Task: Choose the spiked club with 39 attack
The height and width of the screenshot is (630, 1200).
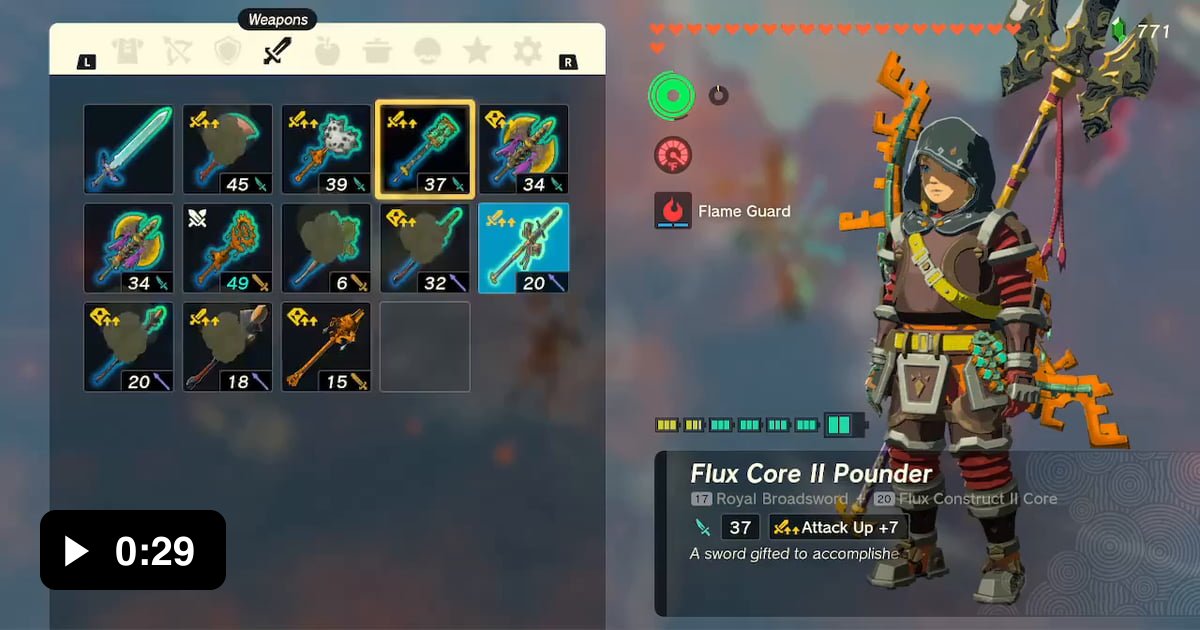Action: pyautogui.click(x=326, y=149)
